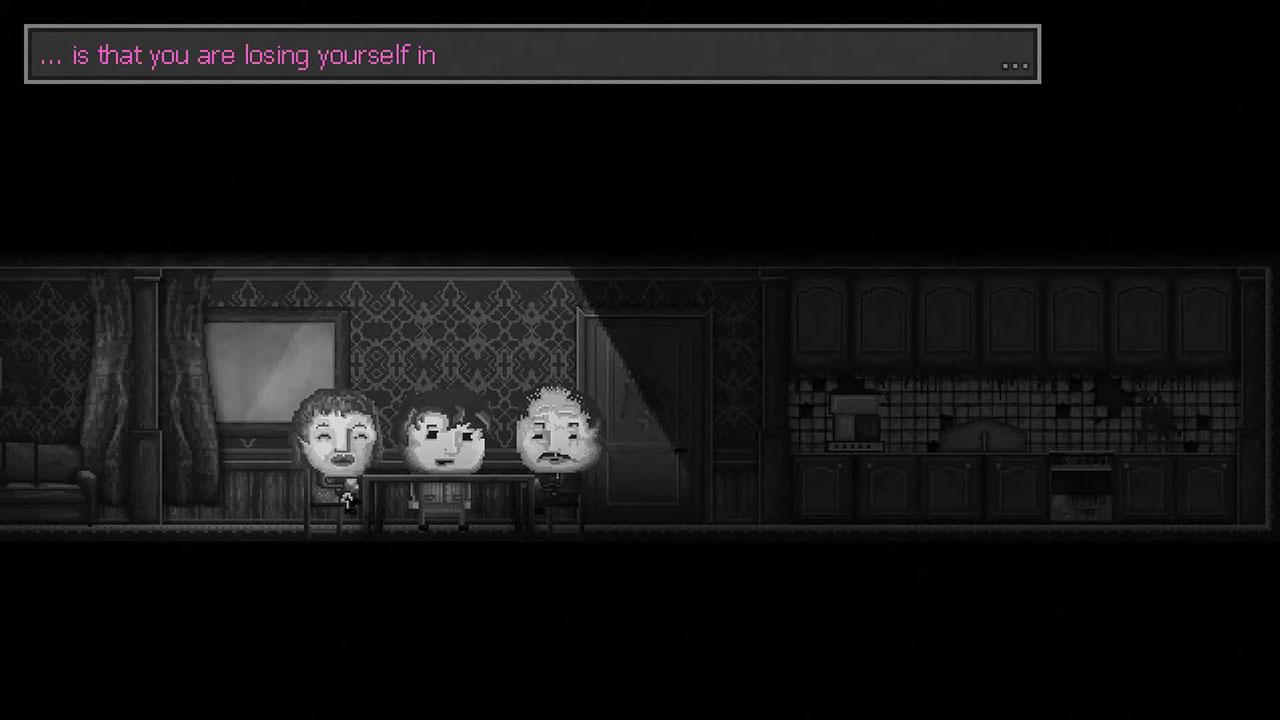Click the dialogue text at the top
Image resolution: width=1280 pixels, height=720 pixels.
pos(238,55)
